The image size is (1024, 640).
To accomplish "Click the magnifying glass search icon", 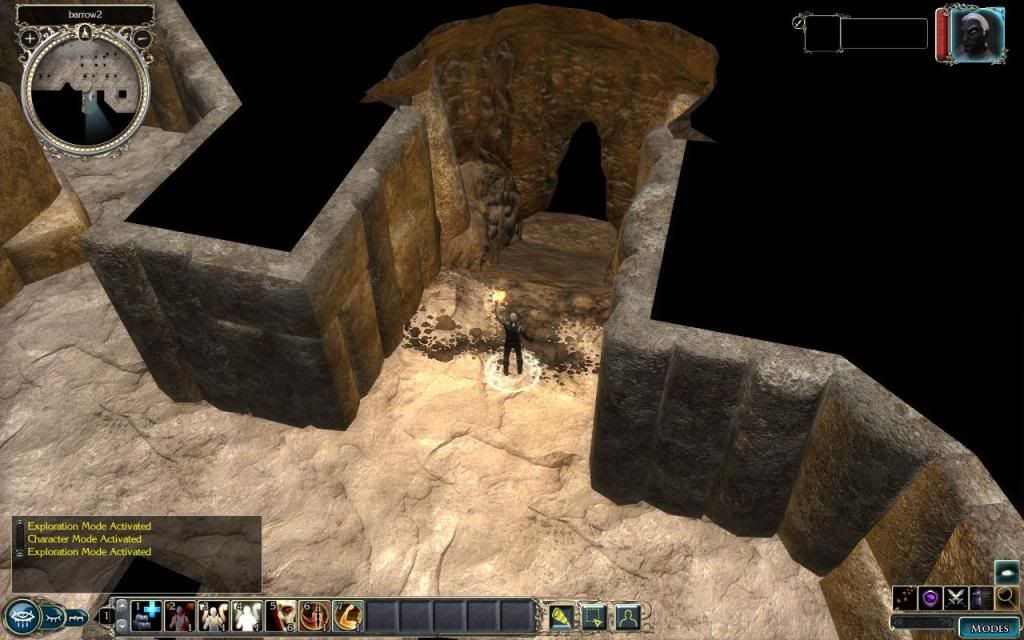I will pyautogui.click(x=1006, y=598).
